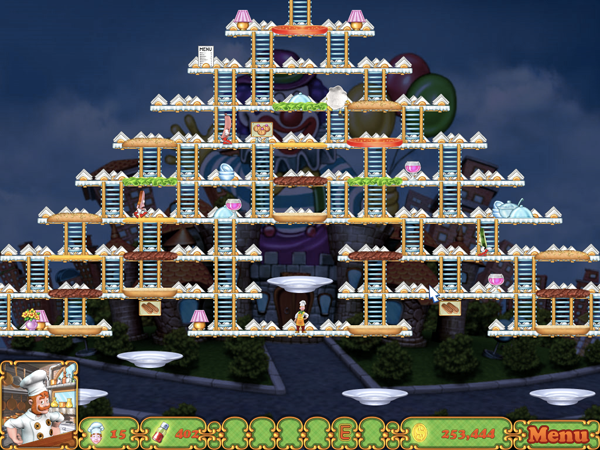Select the pepper shaker icon
Viewport: 600px width, 450px height.
click(x=162, y=433)
